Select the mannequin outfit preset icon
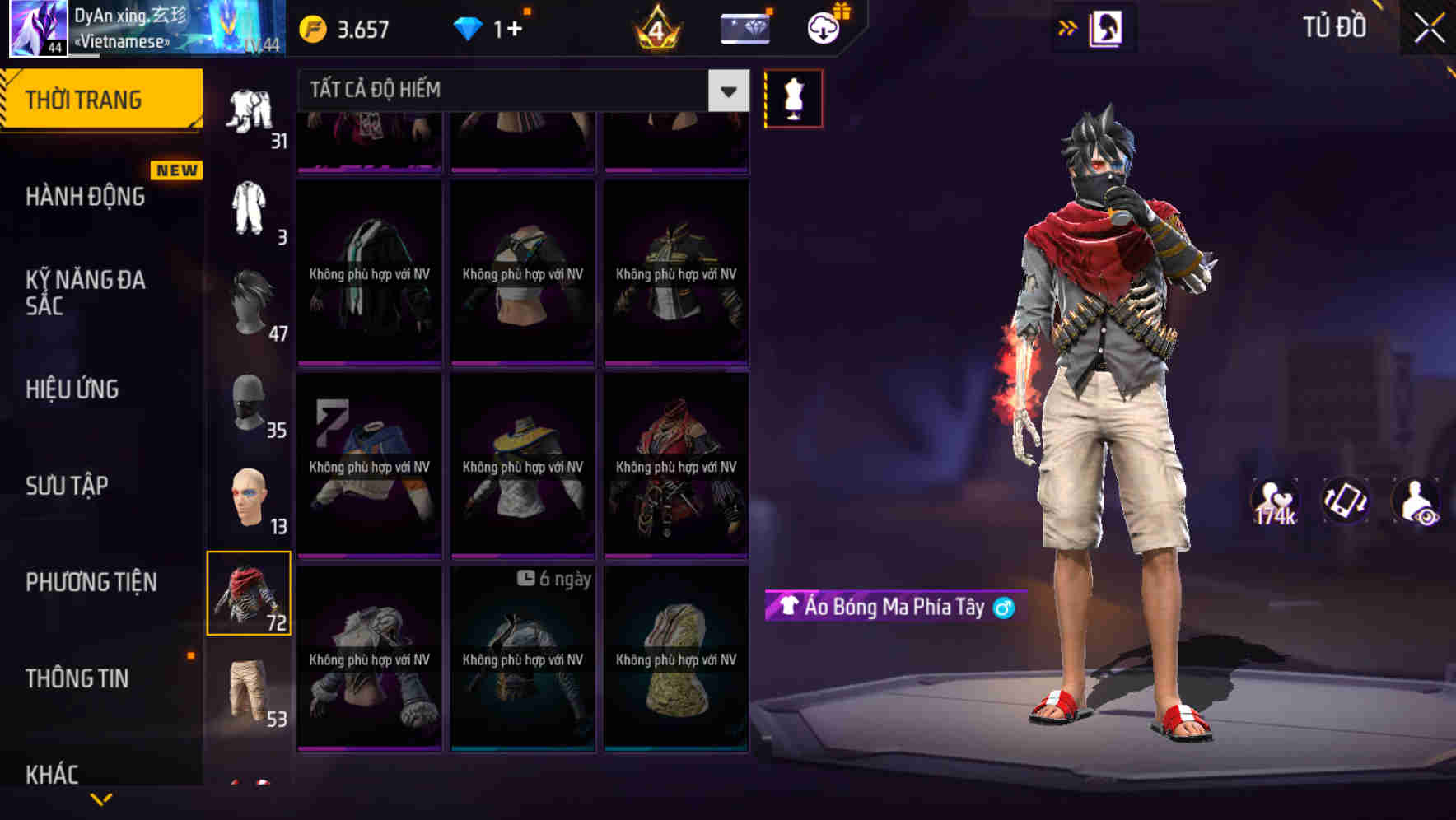The height and width of the screenshot is (820, 1456). pos(793,97)
